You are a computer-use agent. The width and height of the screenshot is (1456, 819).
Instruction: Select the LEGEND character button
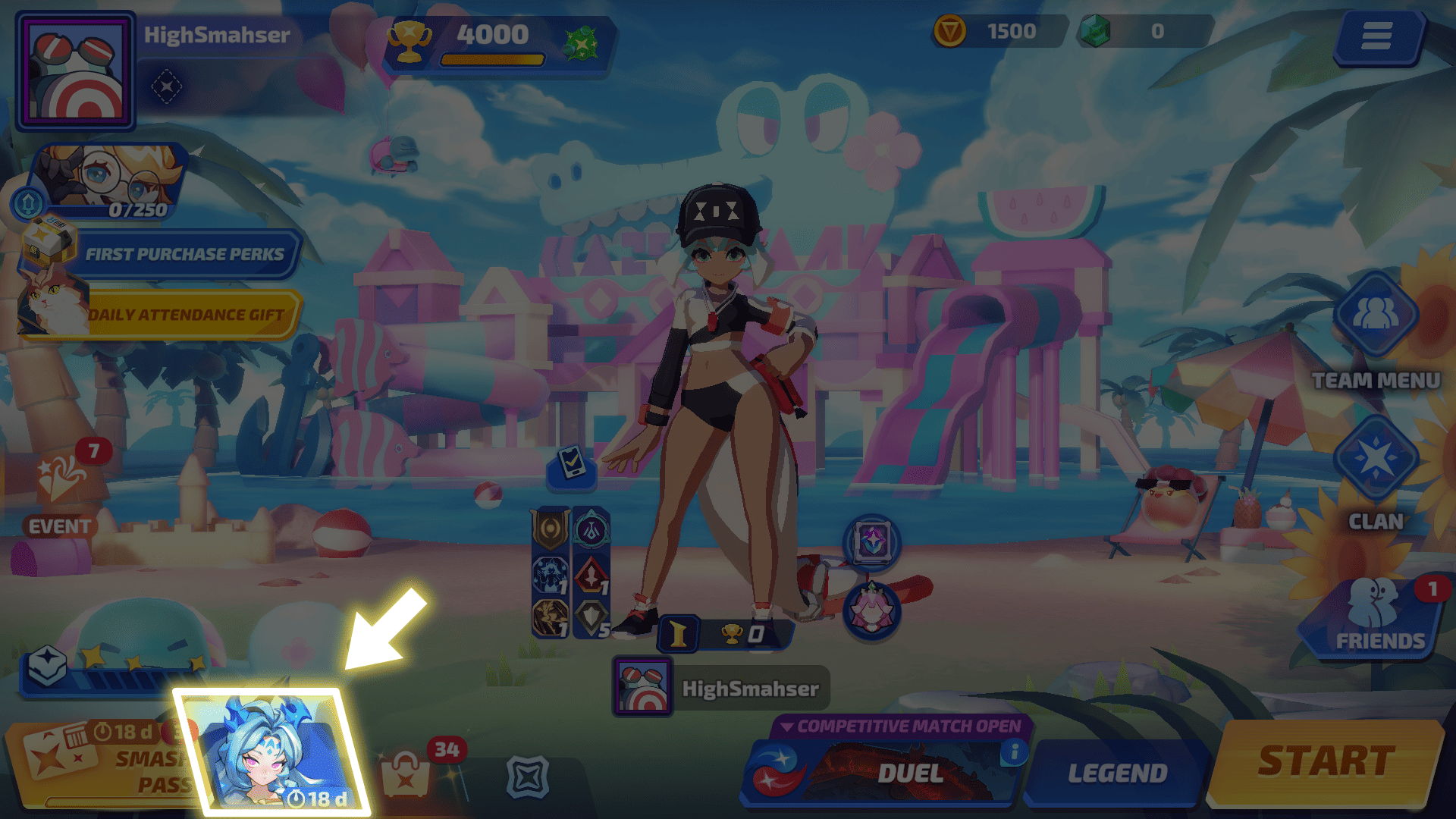click(1116, 773)
